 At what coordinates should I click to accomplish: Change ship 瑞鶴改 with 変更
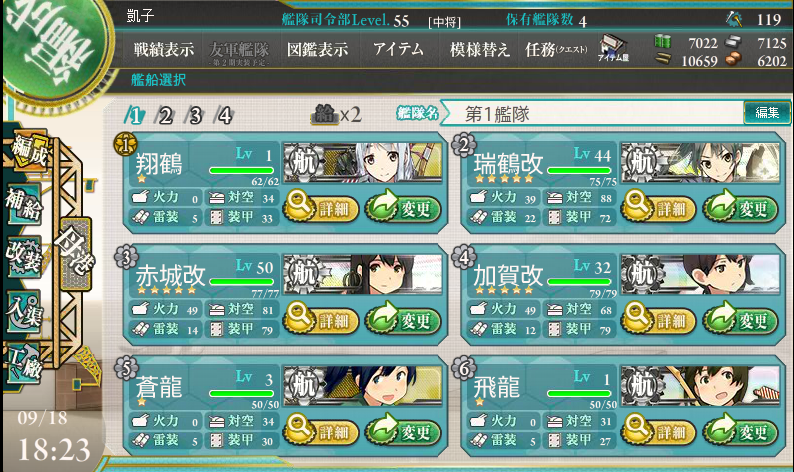point(740,208)
